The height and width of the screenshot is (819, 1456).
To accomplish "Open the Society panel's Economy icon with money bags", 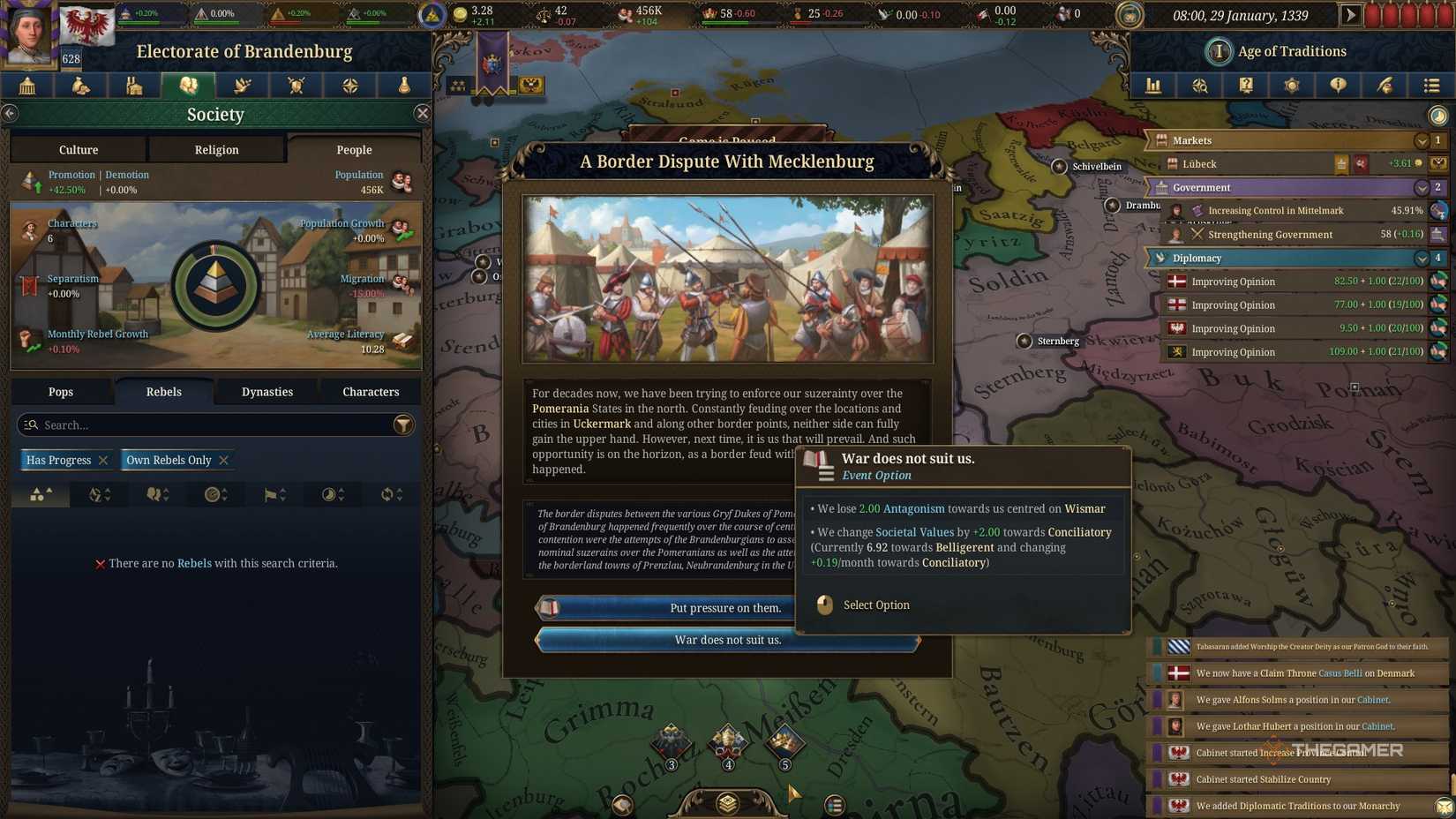I will (x=80, y=86).
